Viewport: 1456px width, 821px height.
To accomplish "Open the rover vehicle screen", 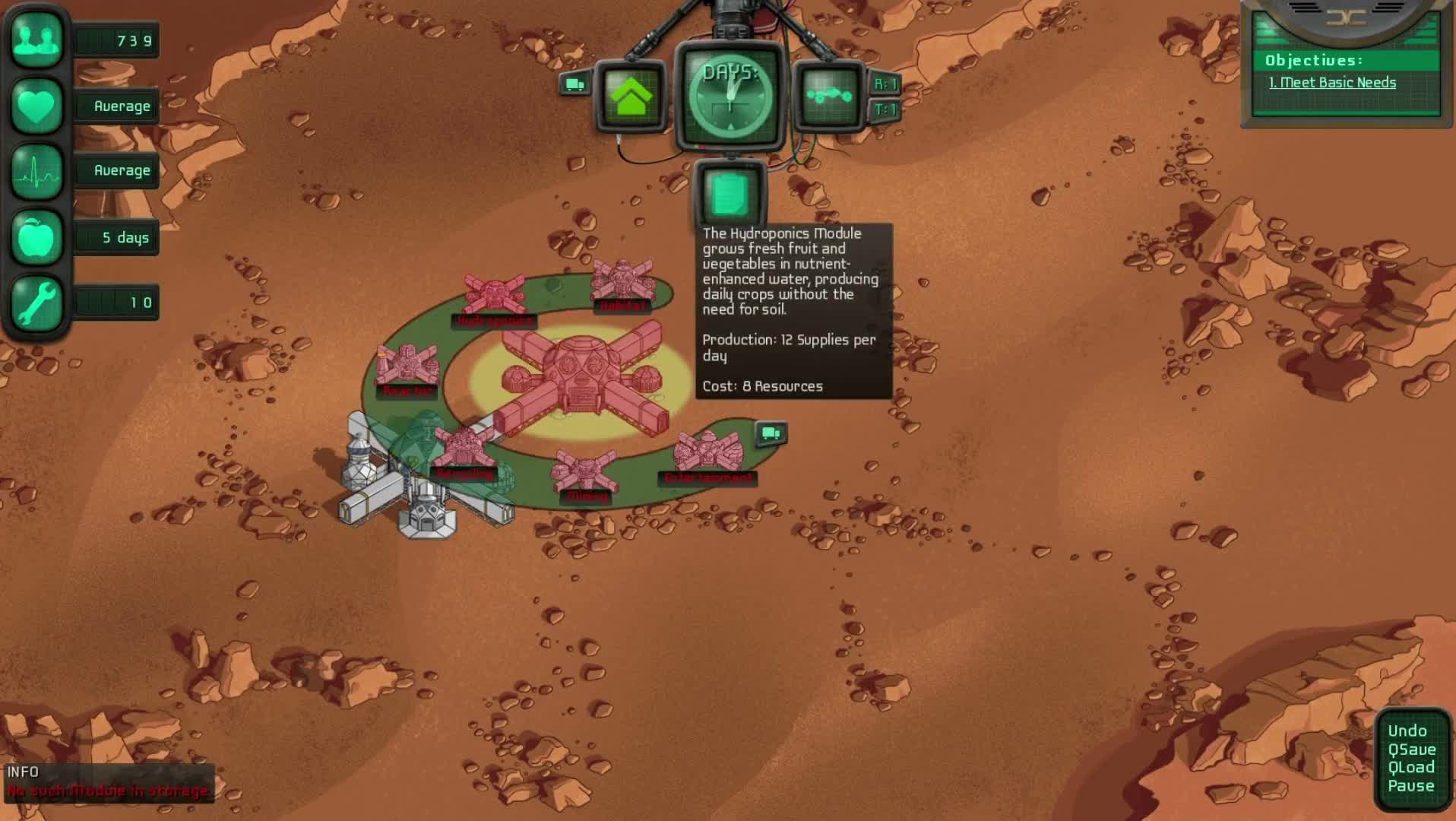I will click(x=829, y=97).
